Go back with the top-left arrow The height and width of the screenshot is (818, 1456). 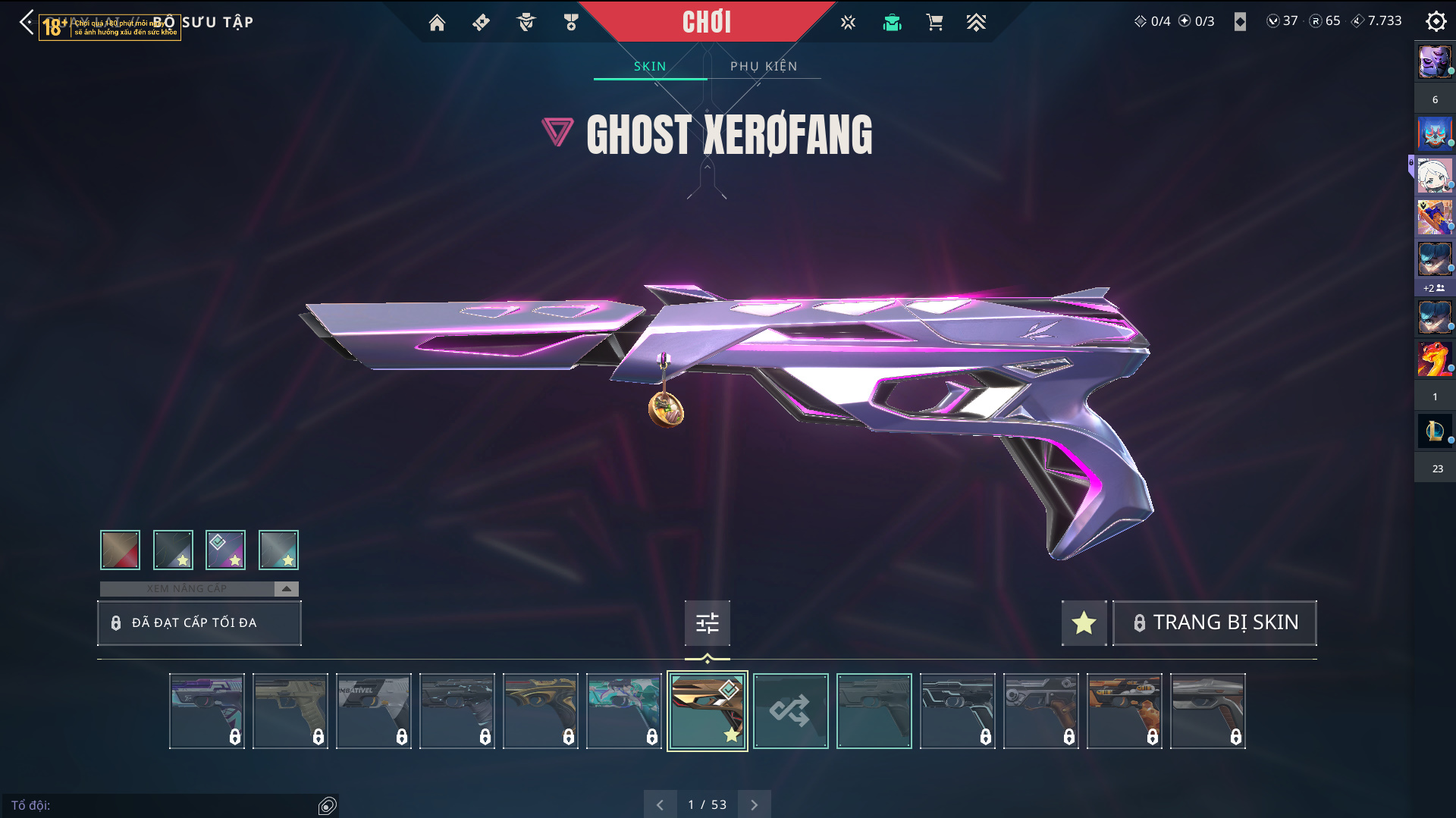(27, 22)
